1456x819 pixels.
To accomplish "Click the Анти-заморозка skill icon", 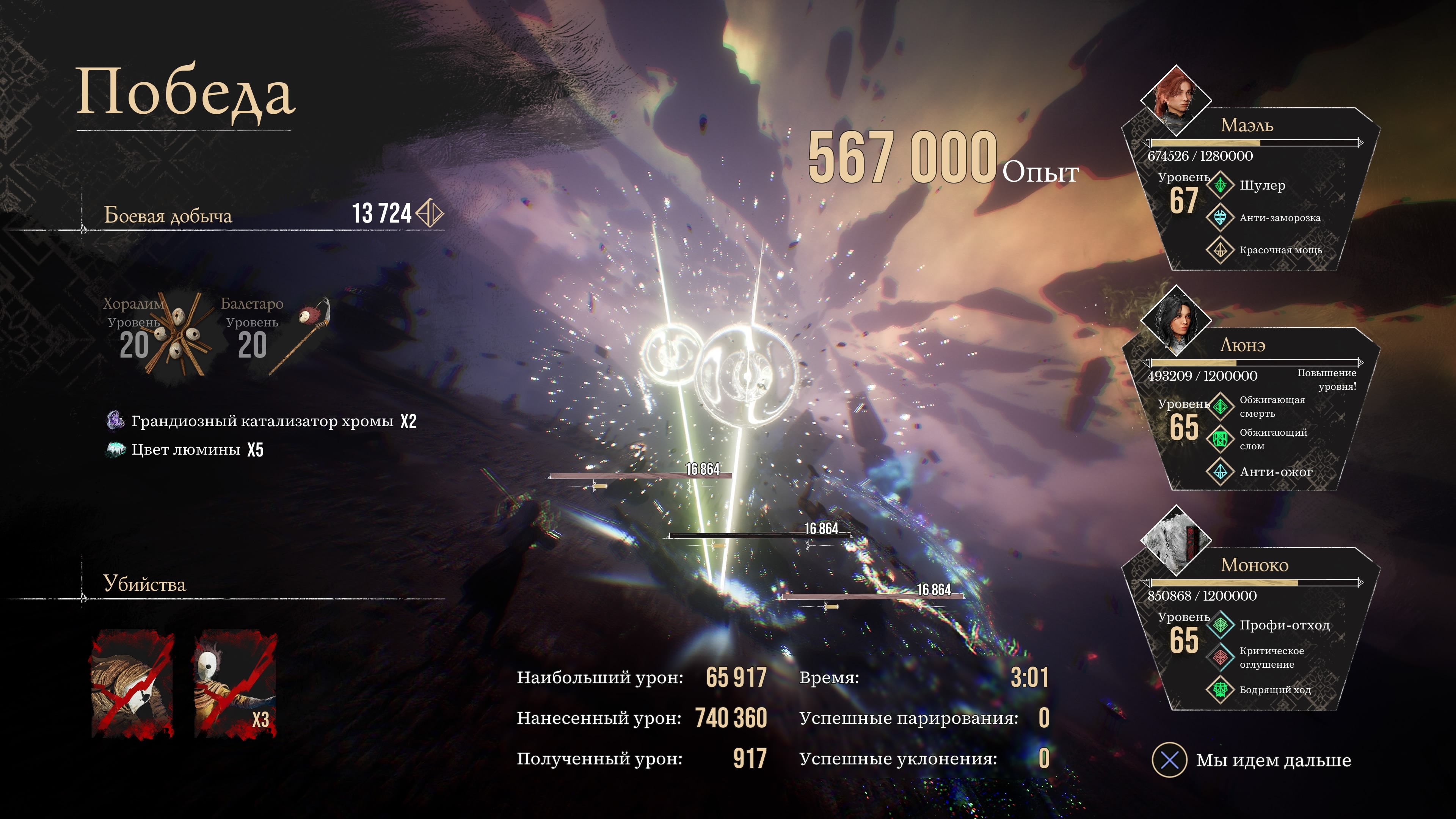I will pos(1220,217).
